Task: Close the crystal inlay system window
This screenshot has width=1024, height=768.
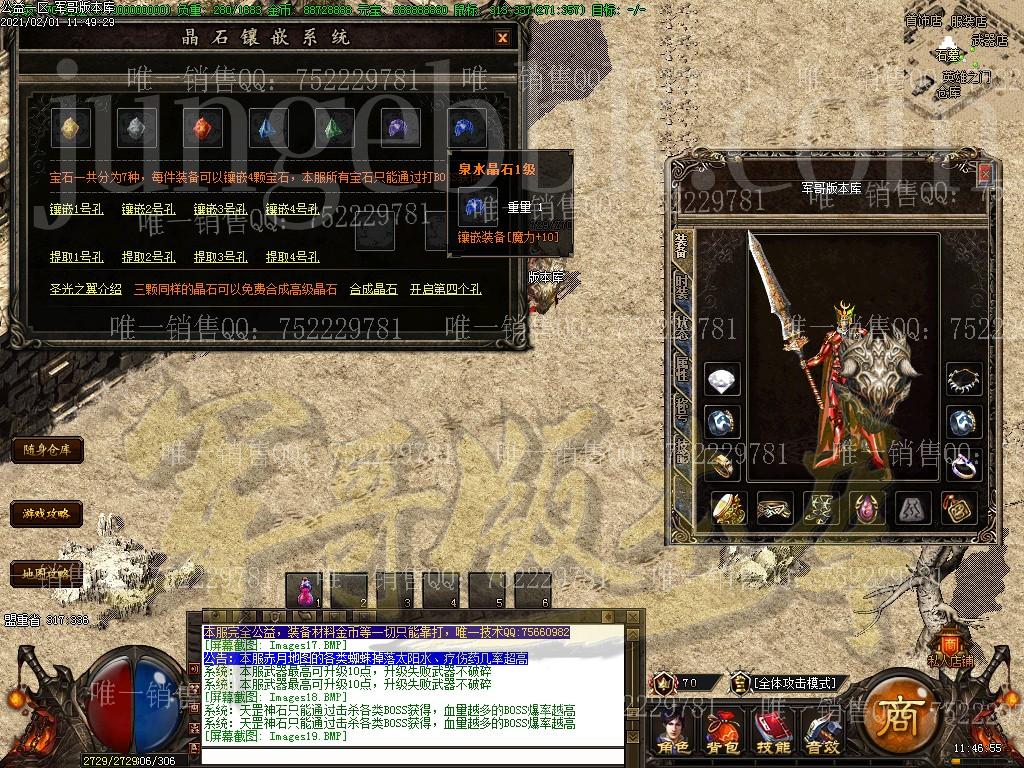Action: coord(502,38)
